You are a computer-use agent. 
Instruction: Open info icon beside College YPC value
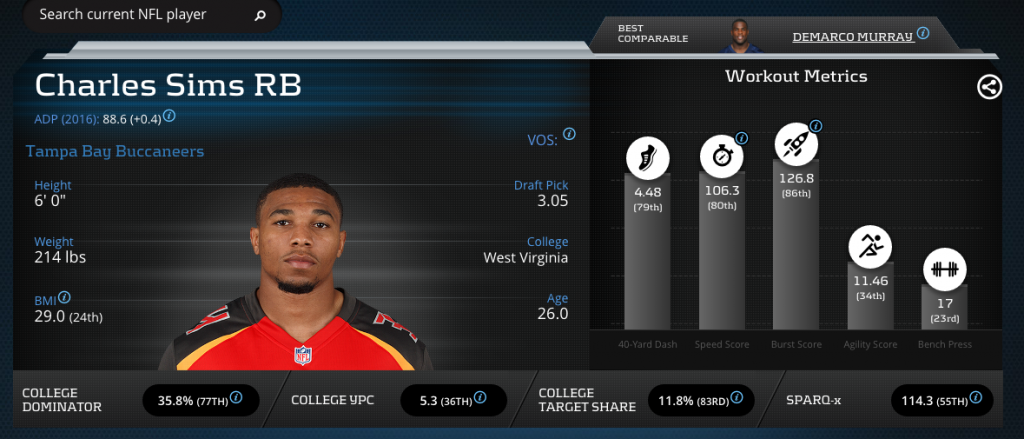click(x=480, y=398)
